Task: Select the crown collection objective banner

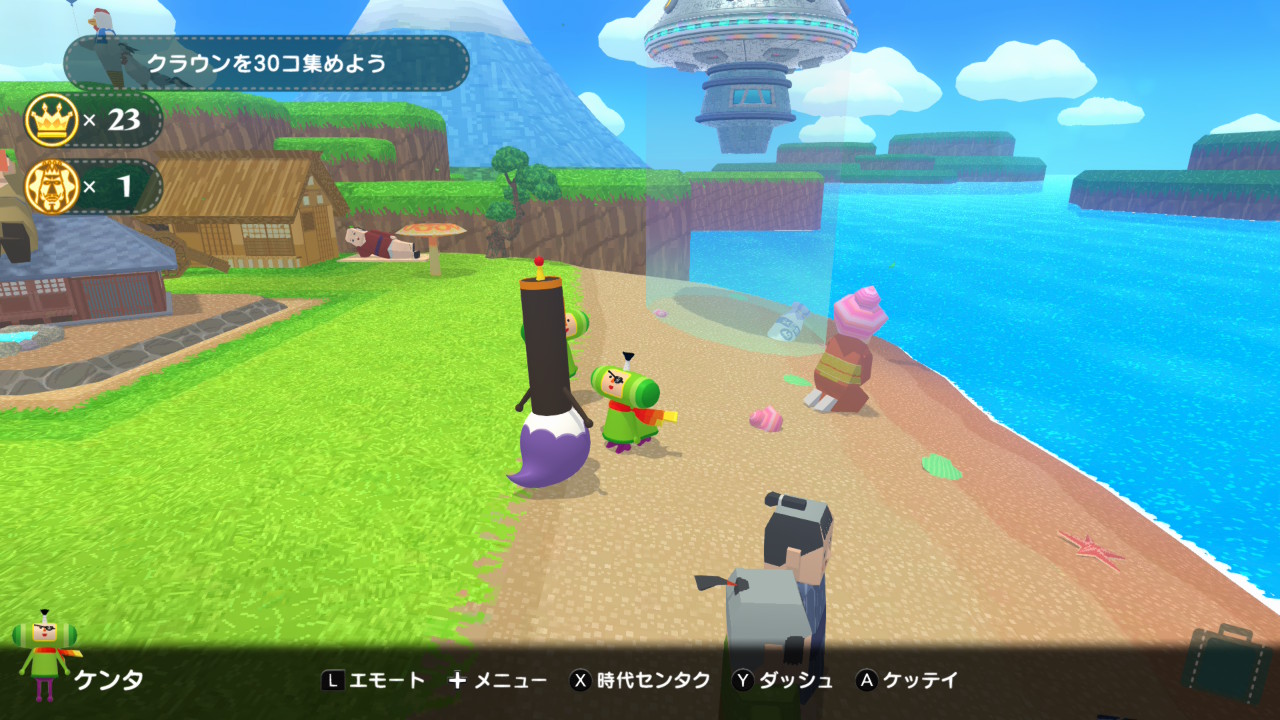Action: coord(266,64)
